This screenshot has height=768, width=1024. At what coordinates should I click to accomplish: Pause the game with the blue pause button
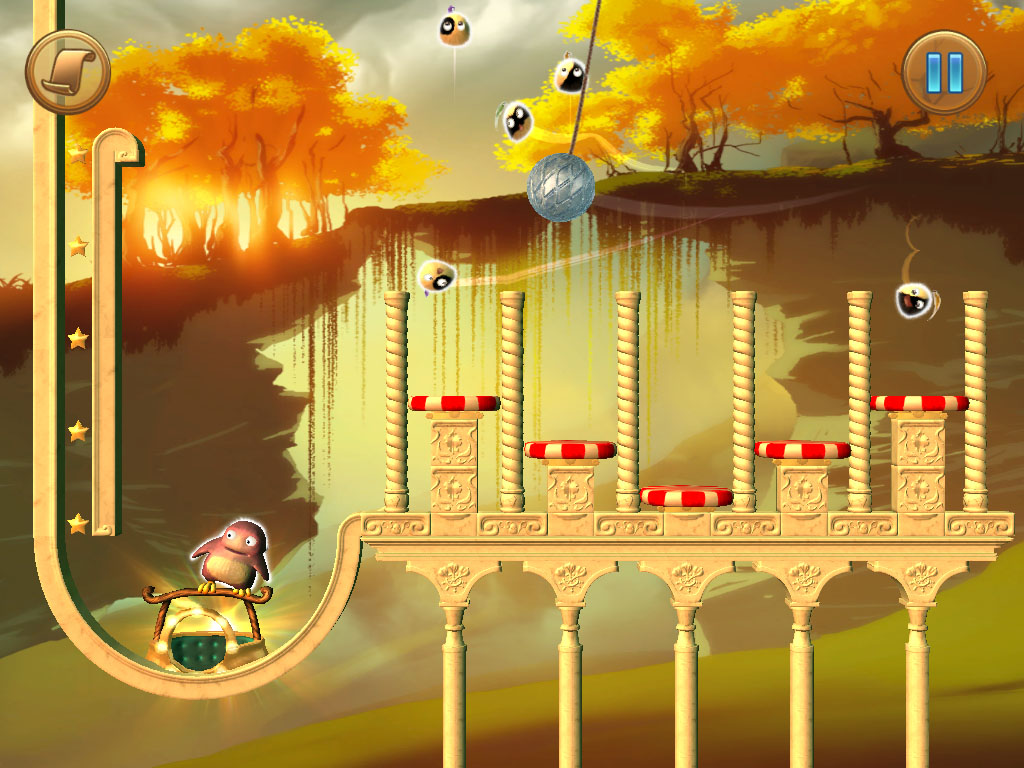point(944,71)
